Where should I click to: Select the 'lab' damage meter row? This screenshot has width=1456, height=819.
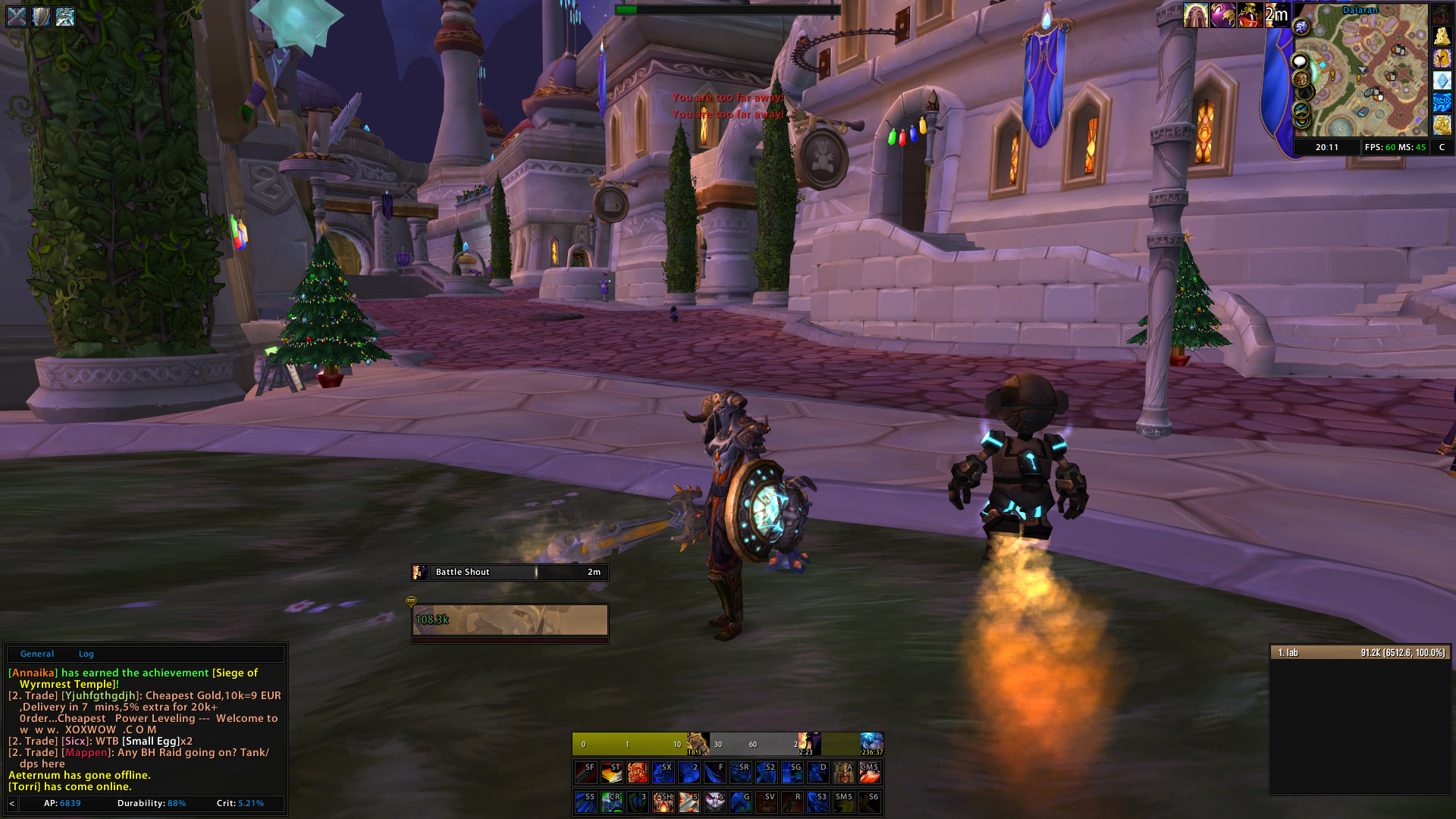(1360, 653)
